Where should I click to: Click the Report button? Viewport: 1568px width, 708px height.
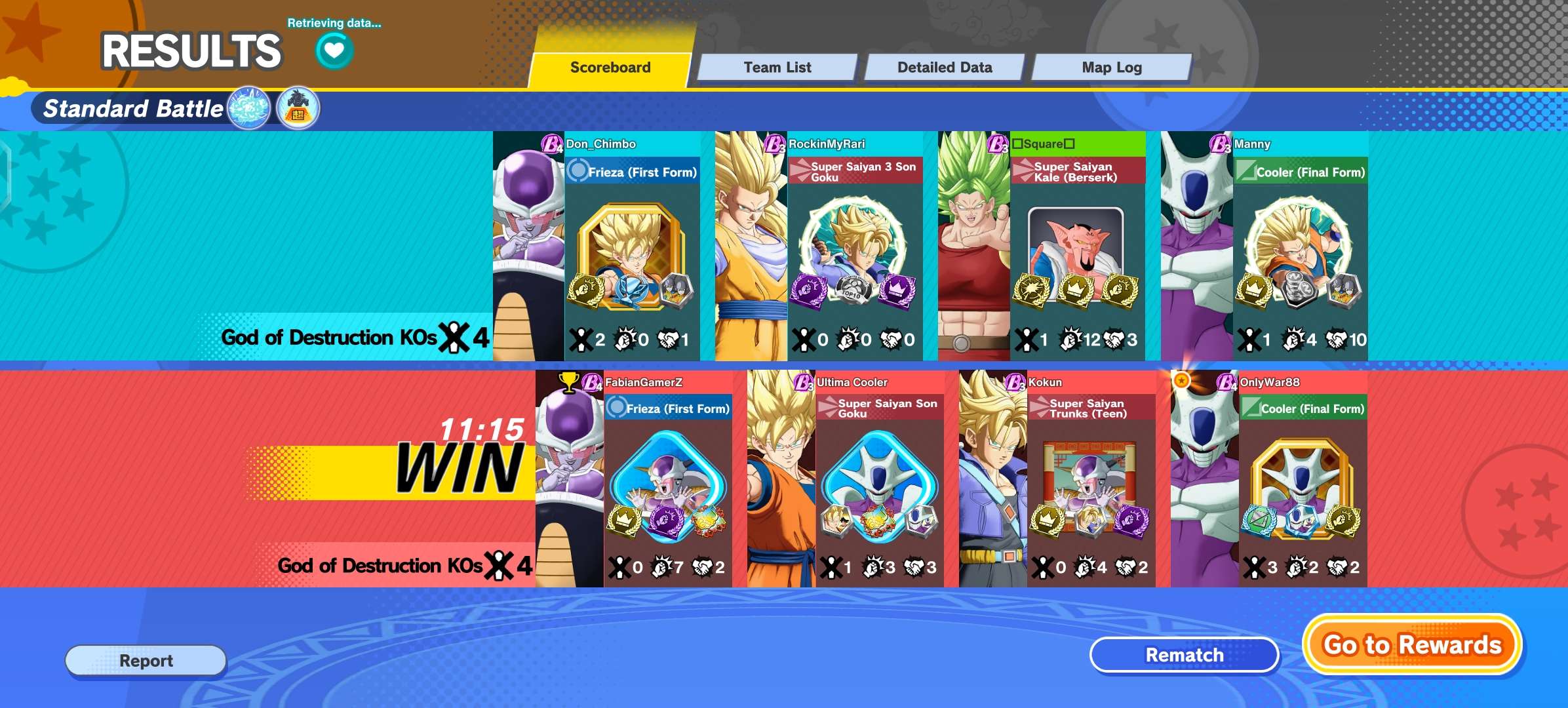point(146,660)
